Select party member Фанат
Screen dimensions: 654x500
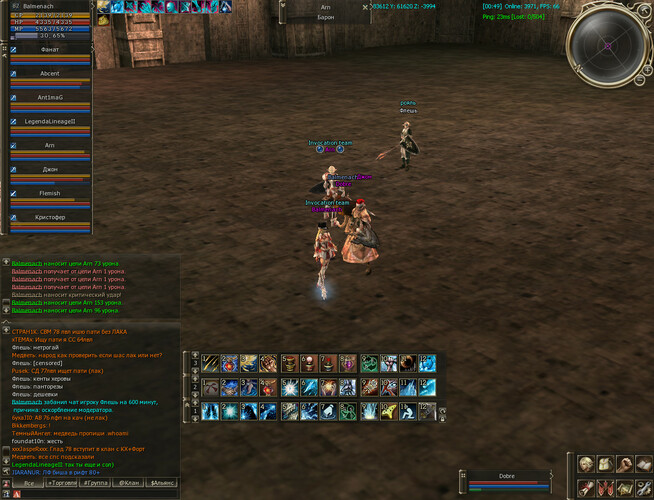50,49
